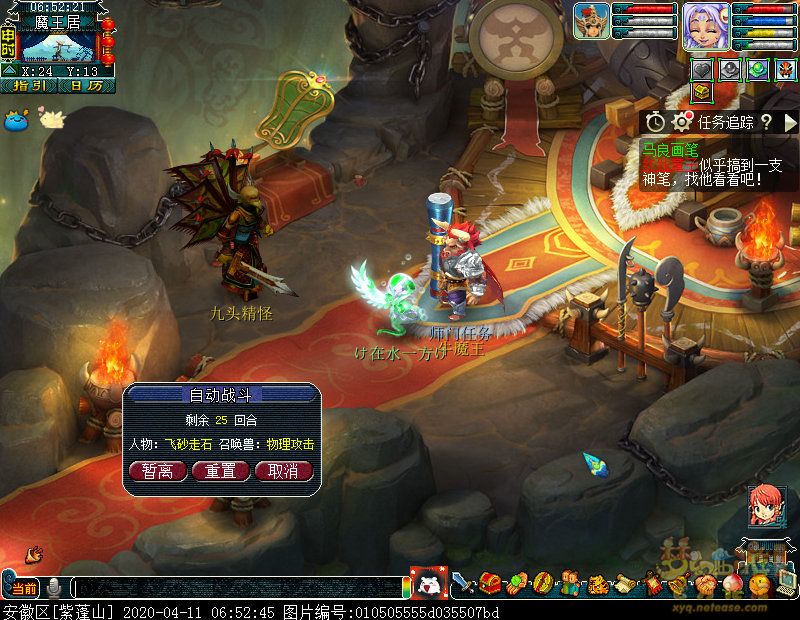Cancel auto-battle with the 取消 button
Viewport: 800px width, 620px height.
(x=283, y=471)
